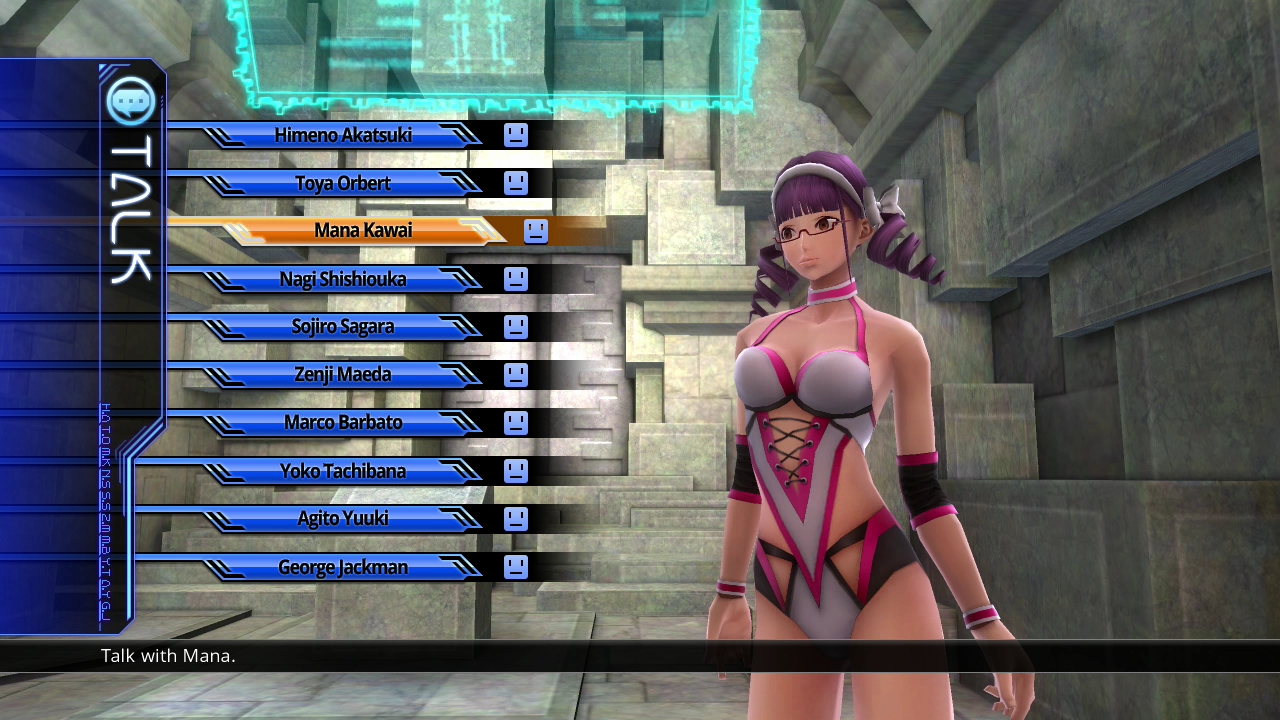Pick George Jackman's entry

343,567
